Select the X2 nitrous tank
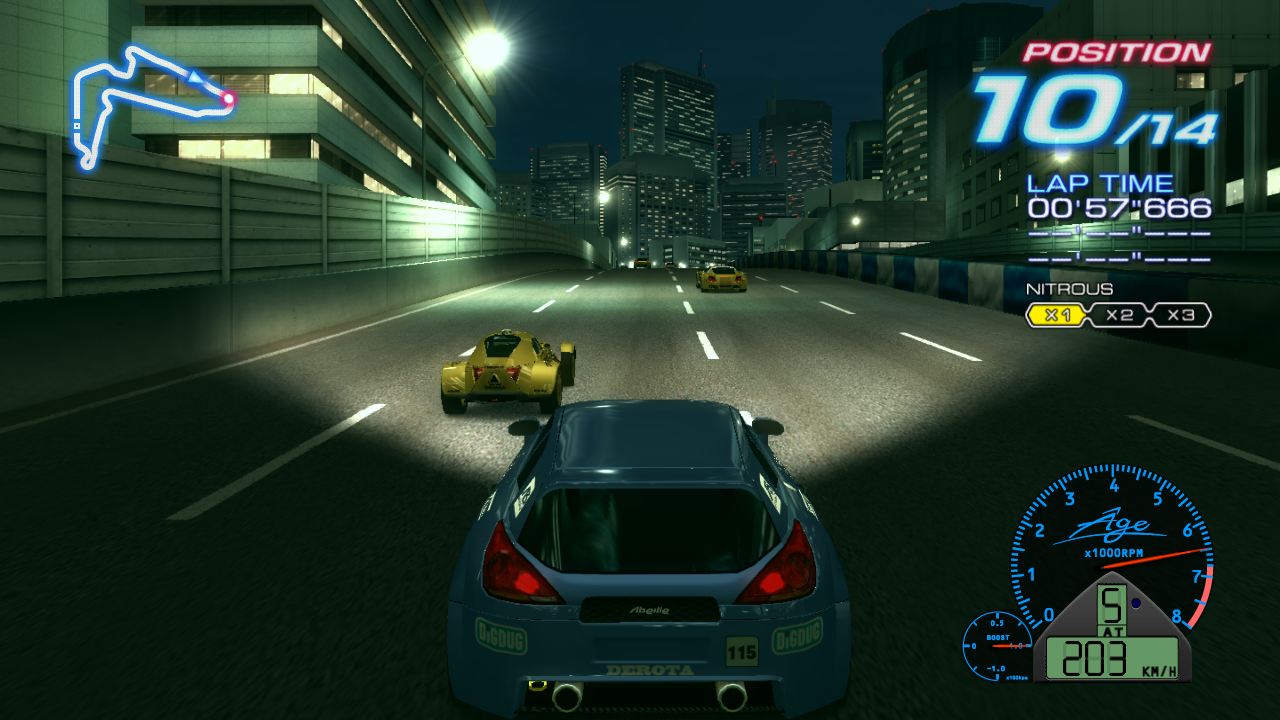This screenshot has width=1280, height=720. (1119, 316)
